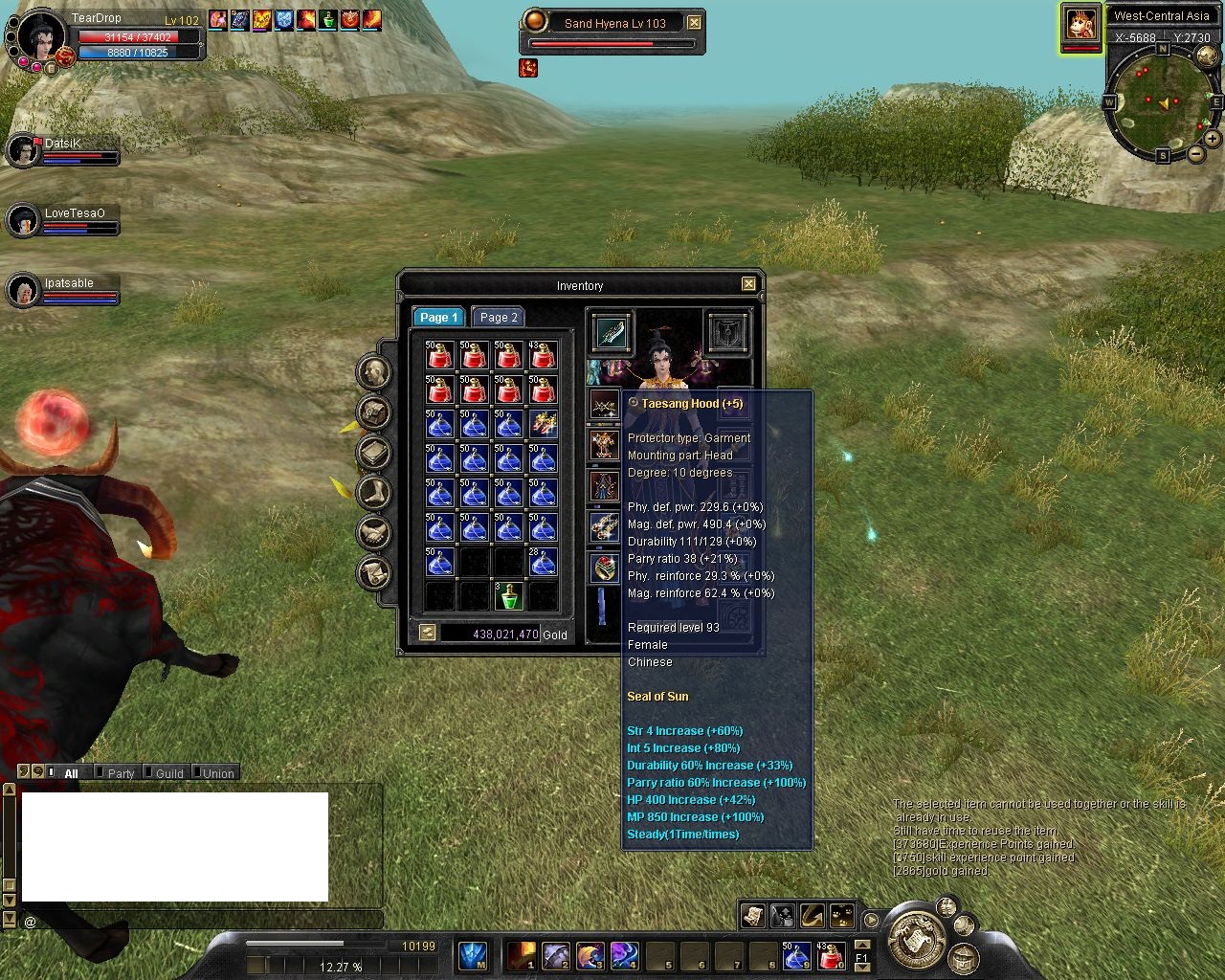
Task: Use the blue MP potion on hotbar slot 9
Action: click(795, 955)
